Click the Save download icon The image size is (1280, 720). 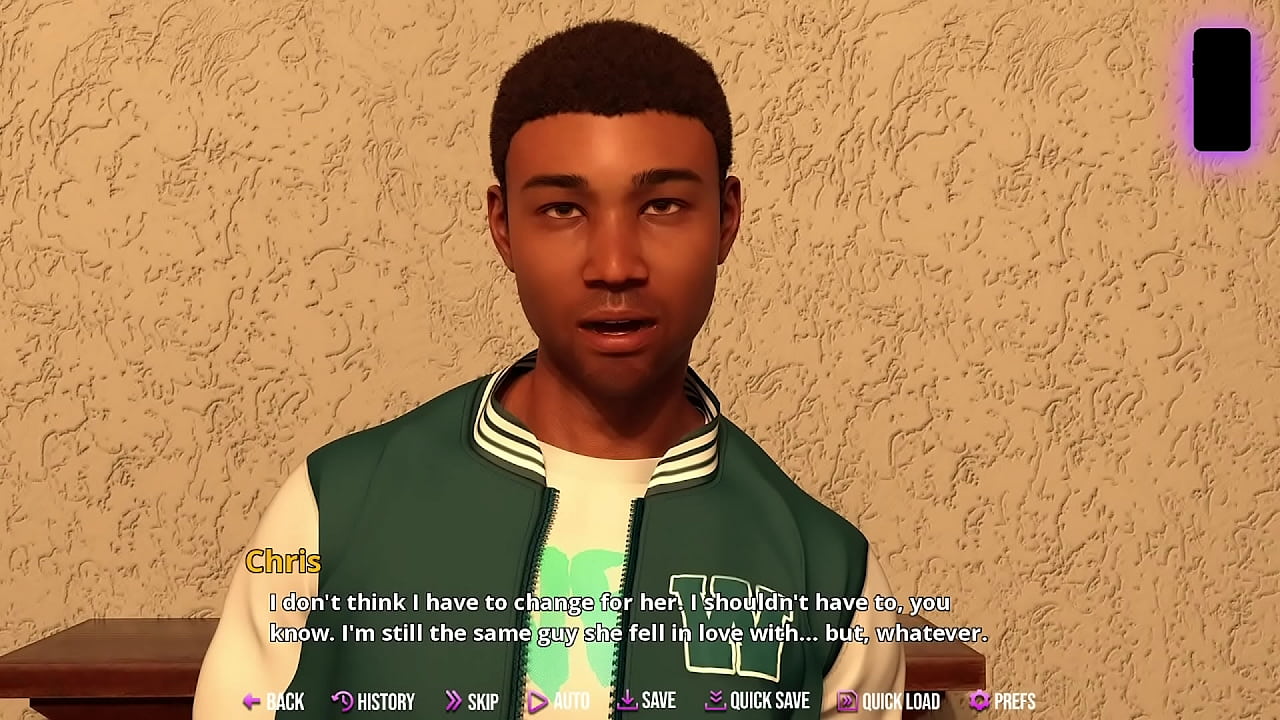[x=628, y=701]
